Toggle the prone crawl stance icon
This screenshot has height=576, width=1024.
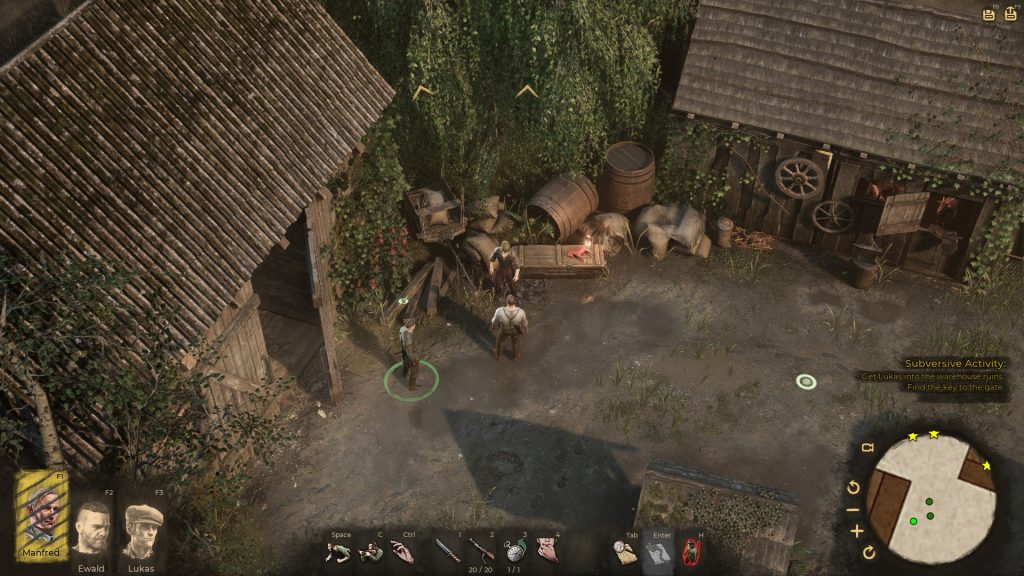pyautogui.click(x=340, y=551)
